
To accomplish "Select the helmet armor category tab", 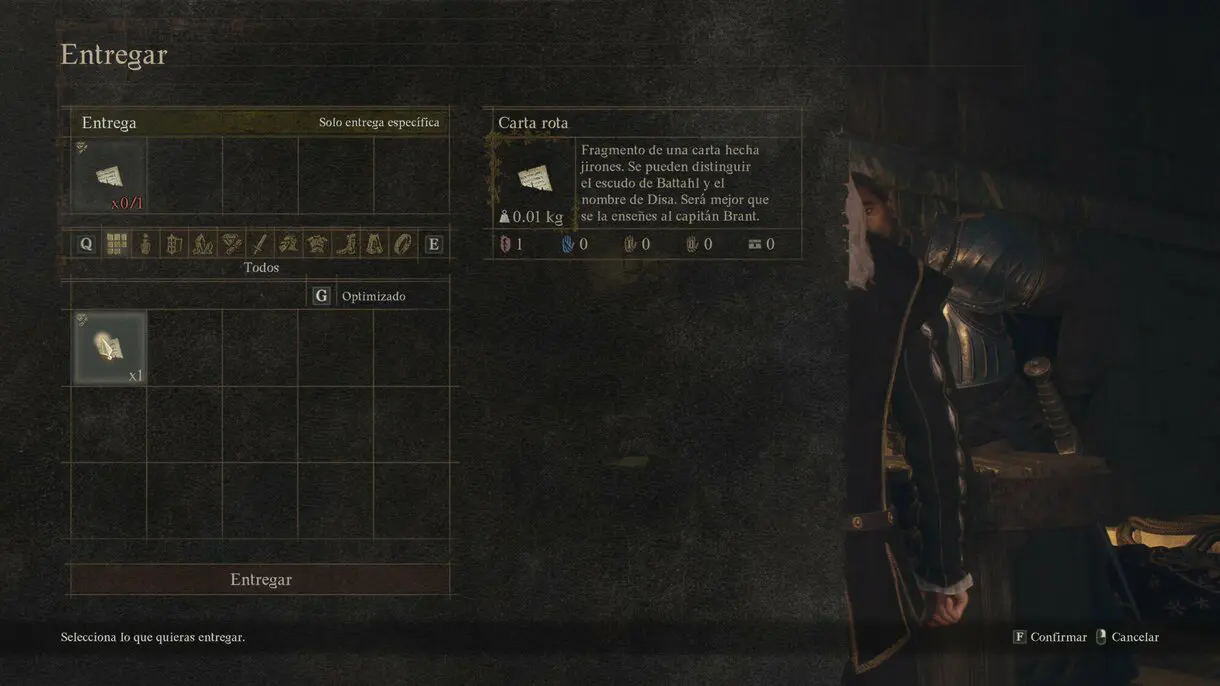I will [289, 244].
